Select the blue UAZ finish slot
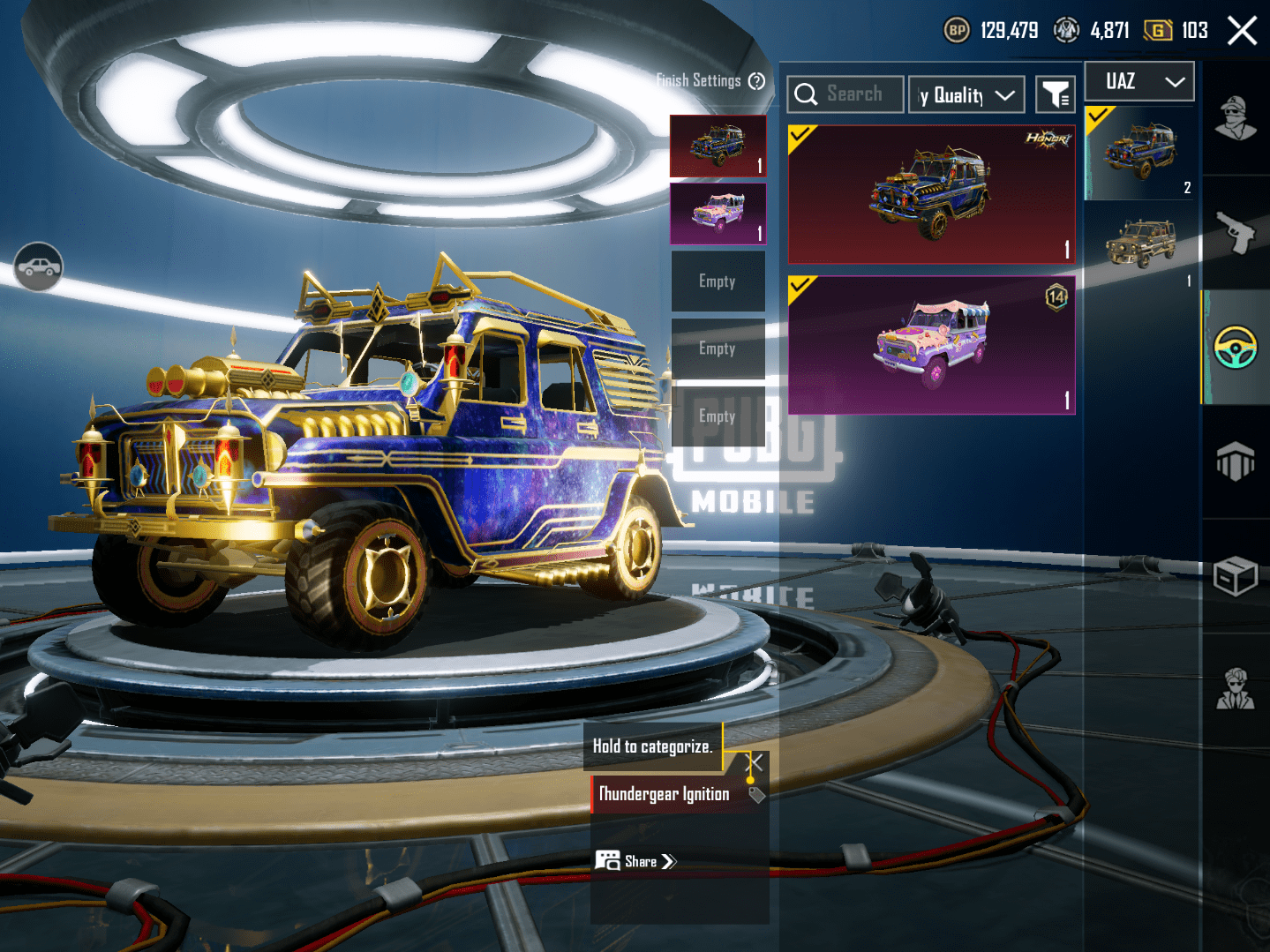 (718, 146)
